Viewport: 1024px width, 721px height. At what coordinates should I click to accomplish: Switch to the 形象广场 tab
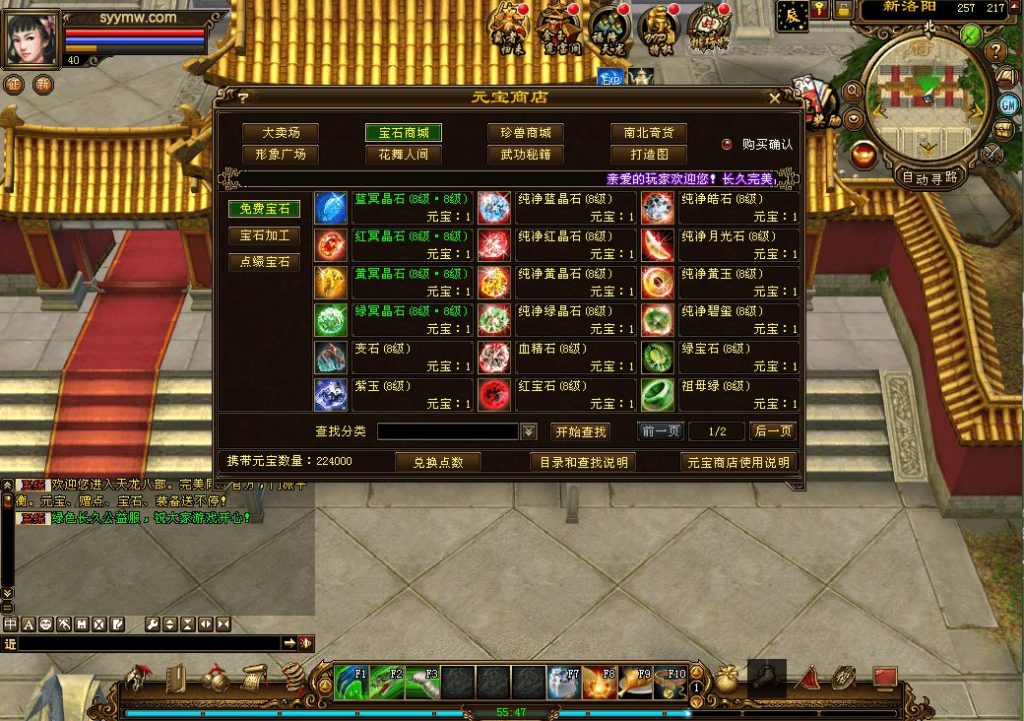[280, 155]
